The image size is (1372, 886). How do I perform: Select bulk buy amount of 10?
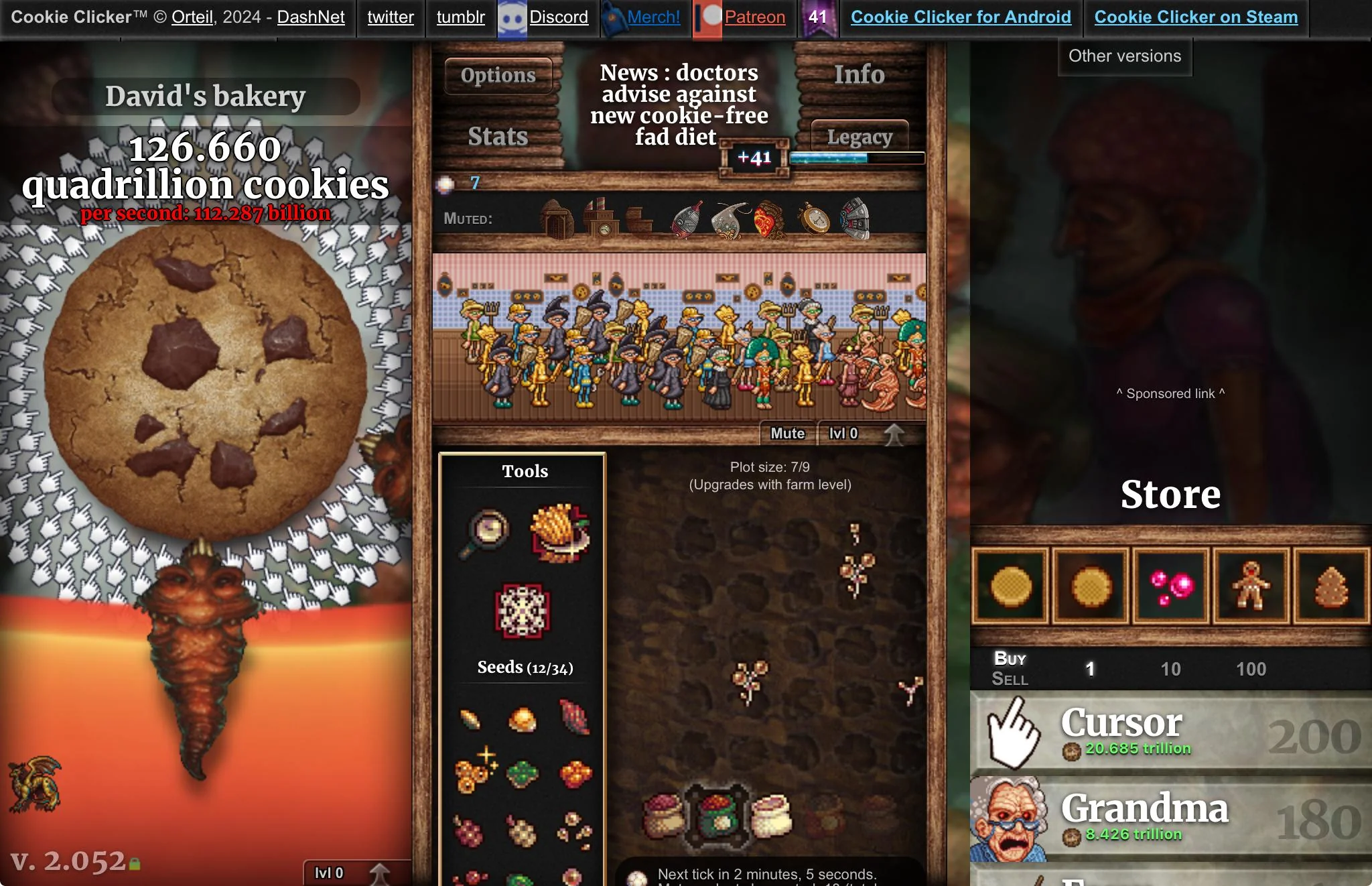point(1170,669)
